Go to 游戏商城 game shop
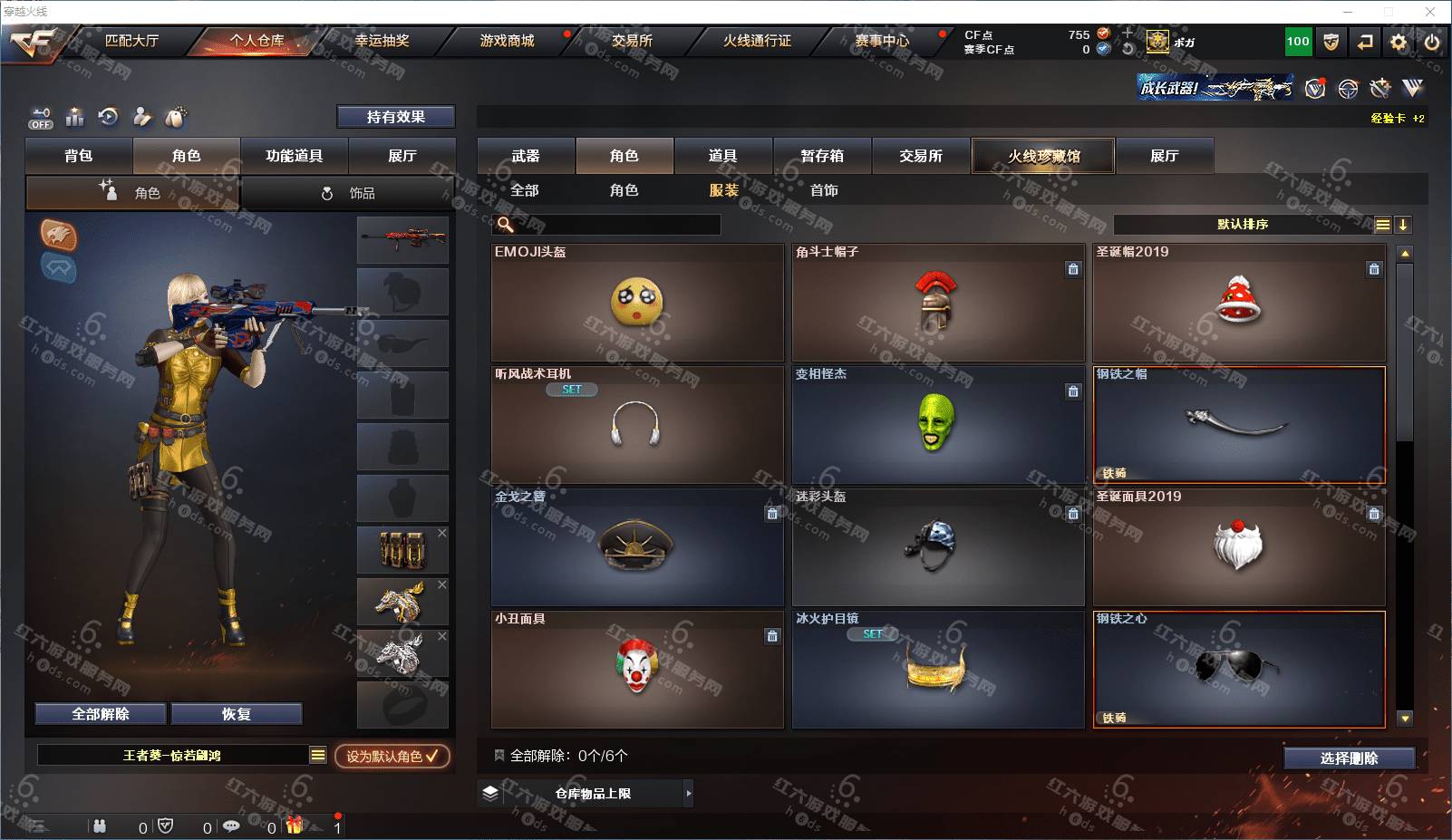 click(x=507, y=41)
